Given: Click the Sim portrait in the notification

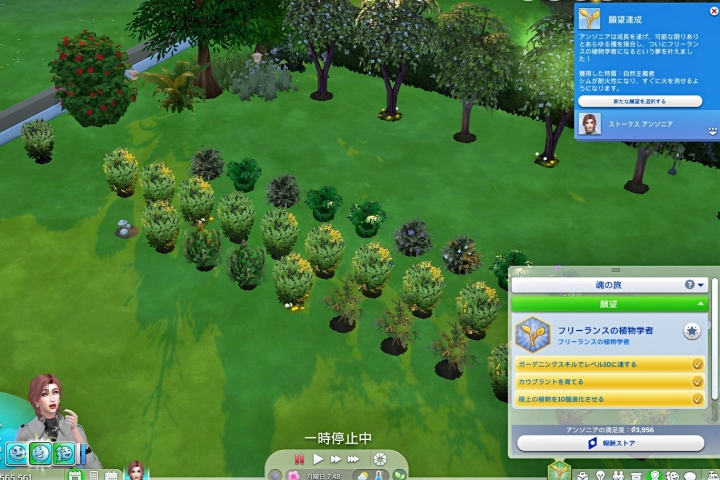Looking at the screenshot, I should 591,124.
